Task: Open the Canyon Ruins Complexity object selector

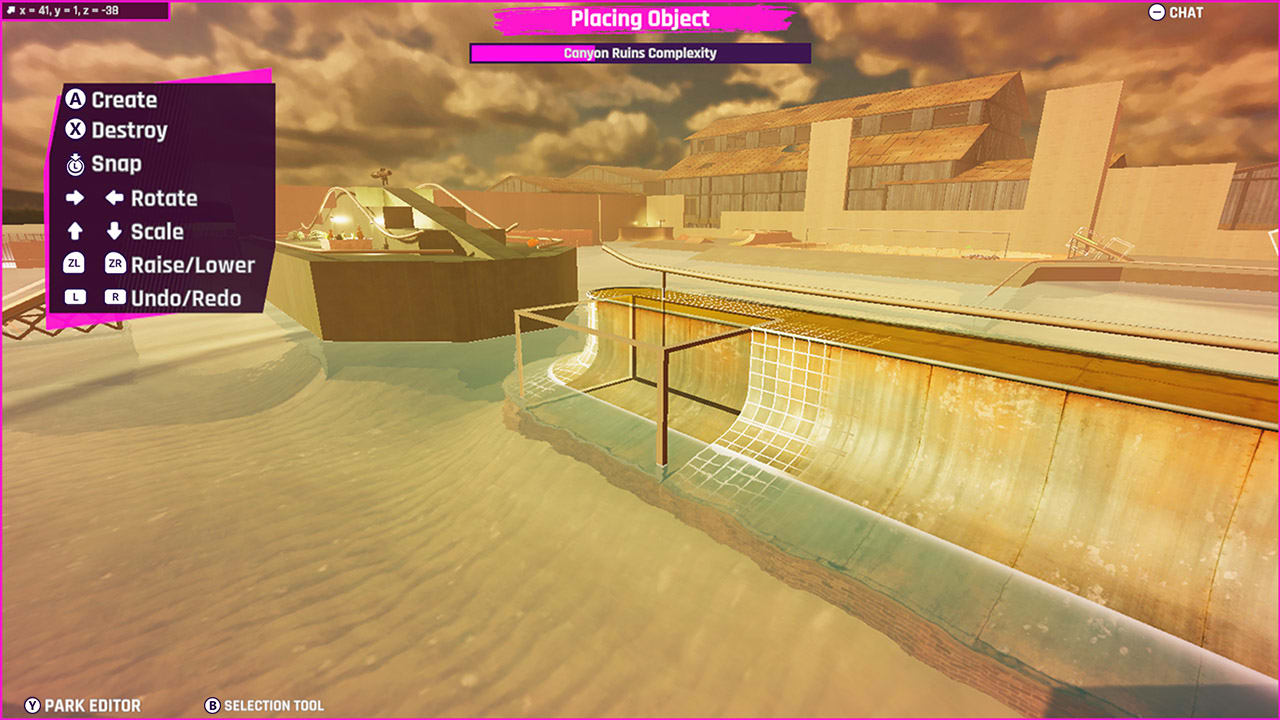Action: tap(640, 53)
